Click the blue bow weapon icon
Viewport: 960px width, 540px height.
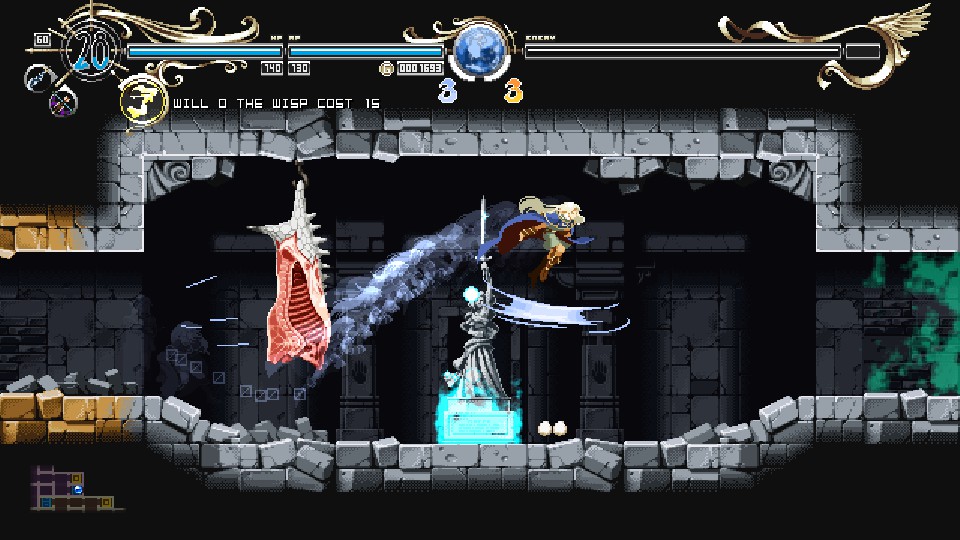tap(39, 77)
